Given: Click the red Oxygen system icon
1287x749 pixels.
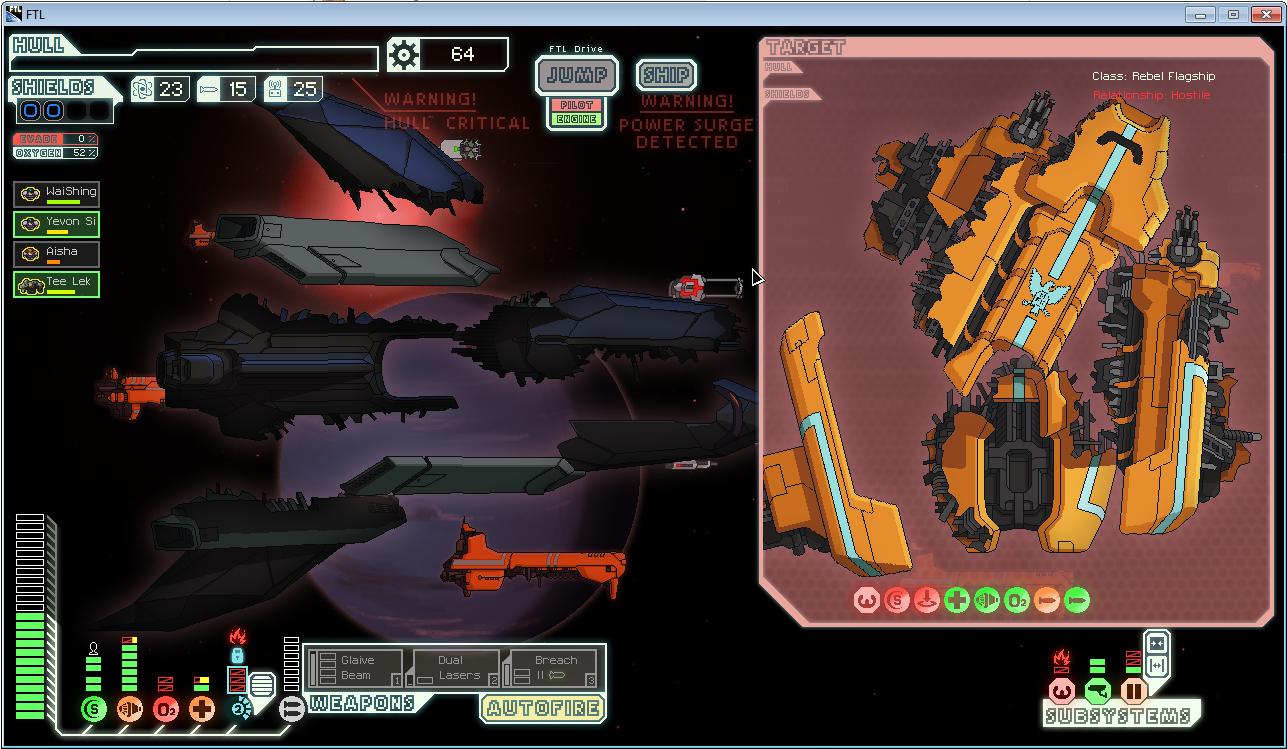Looking at the screenshot, I should click(166, 709).
